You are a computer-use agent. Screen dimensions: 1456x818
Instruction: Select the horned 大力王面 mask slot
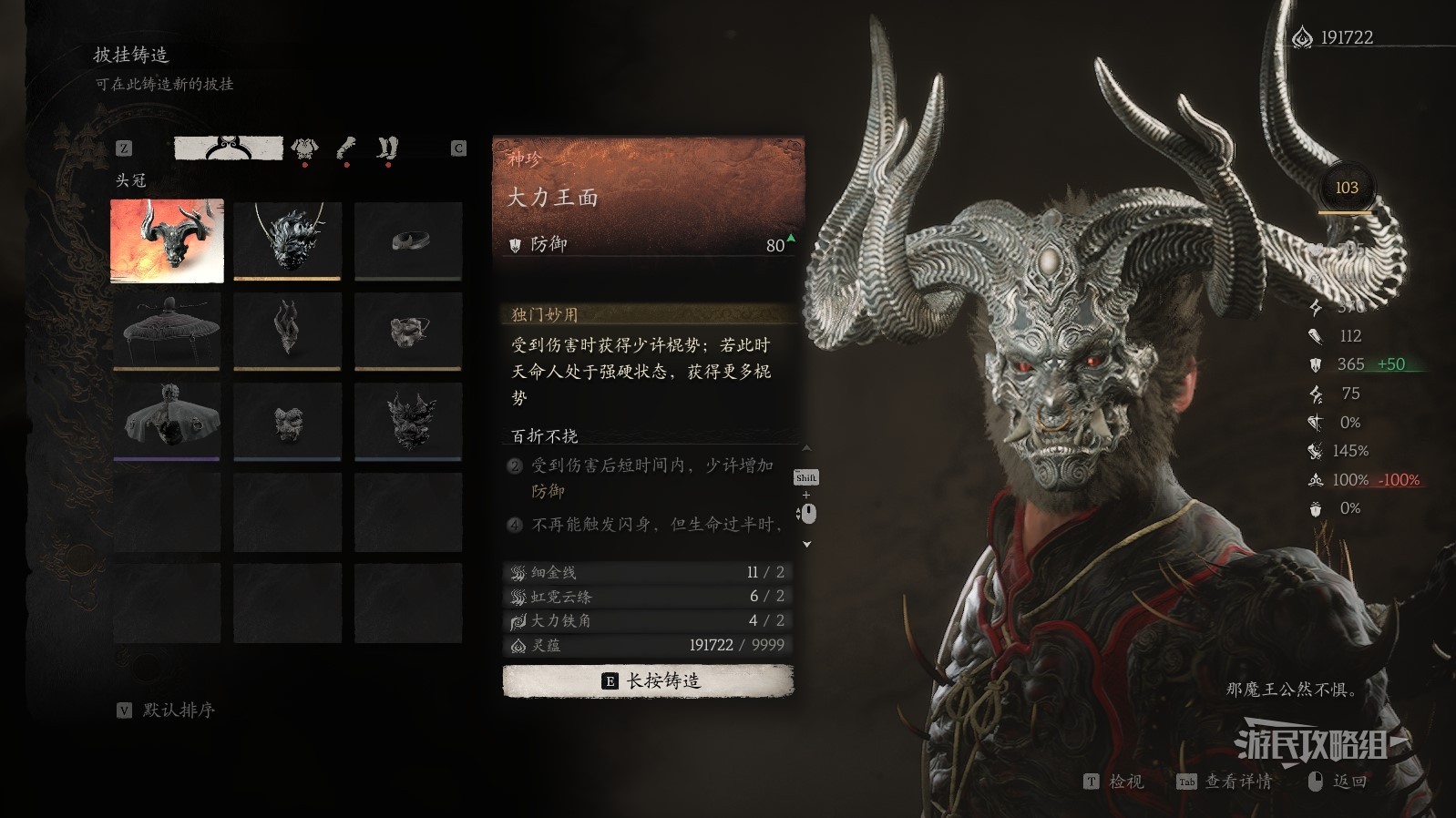[x=167, y=241]
